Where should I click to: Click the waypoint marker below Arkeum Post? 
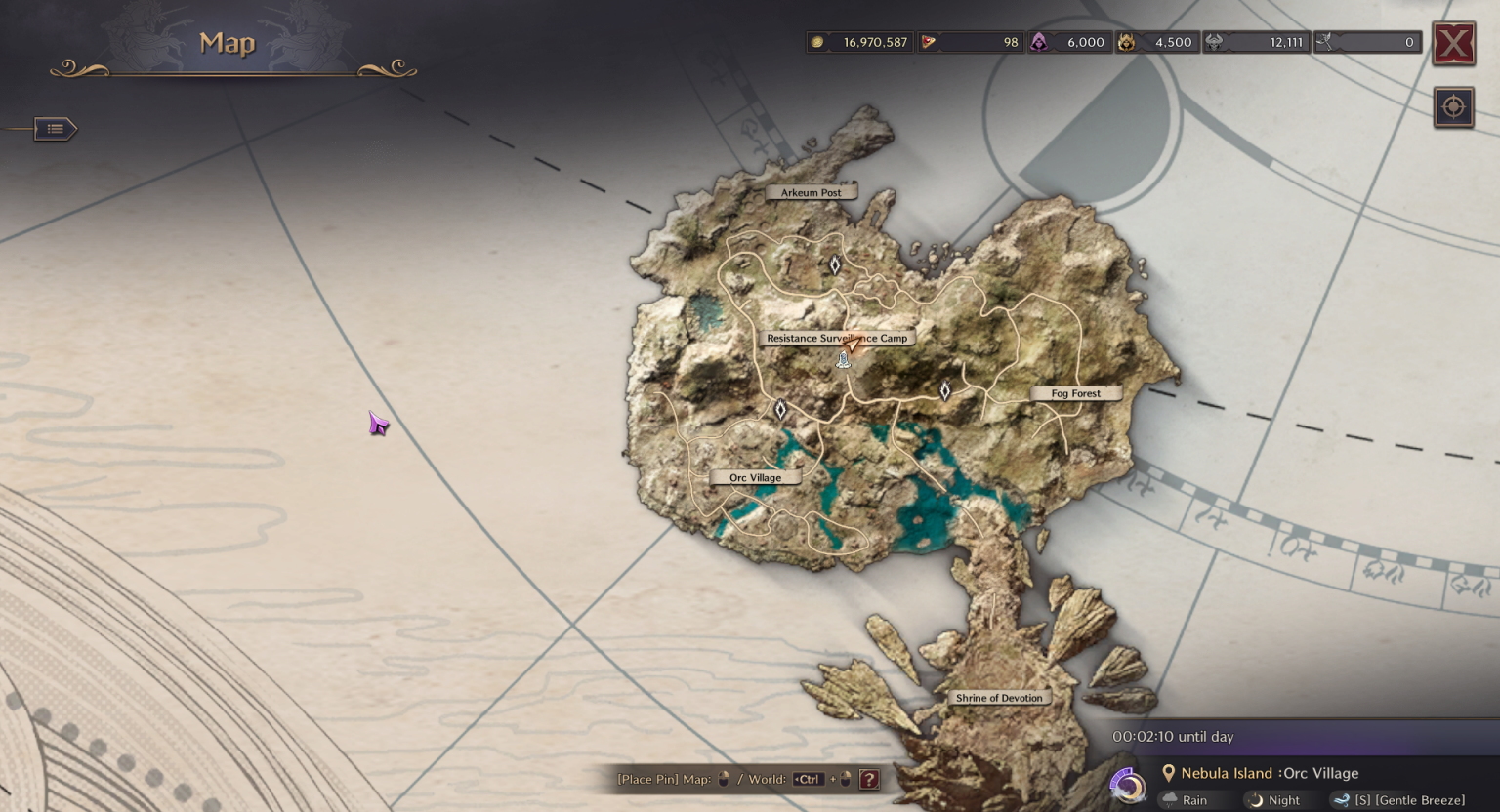click(835, 264)
